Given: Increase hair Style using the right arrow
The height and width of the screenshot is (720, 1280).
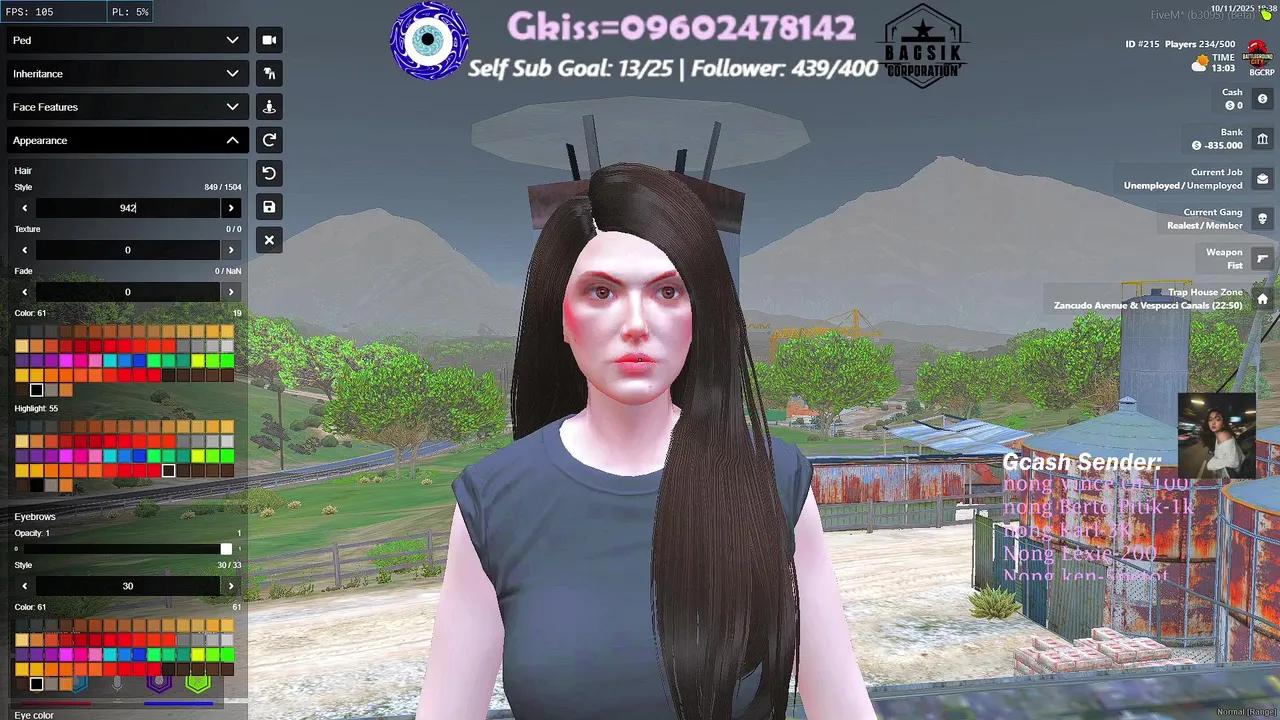Looking at the screenshot, I should 231,207.
